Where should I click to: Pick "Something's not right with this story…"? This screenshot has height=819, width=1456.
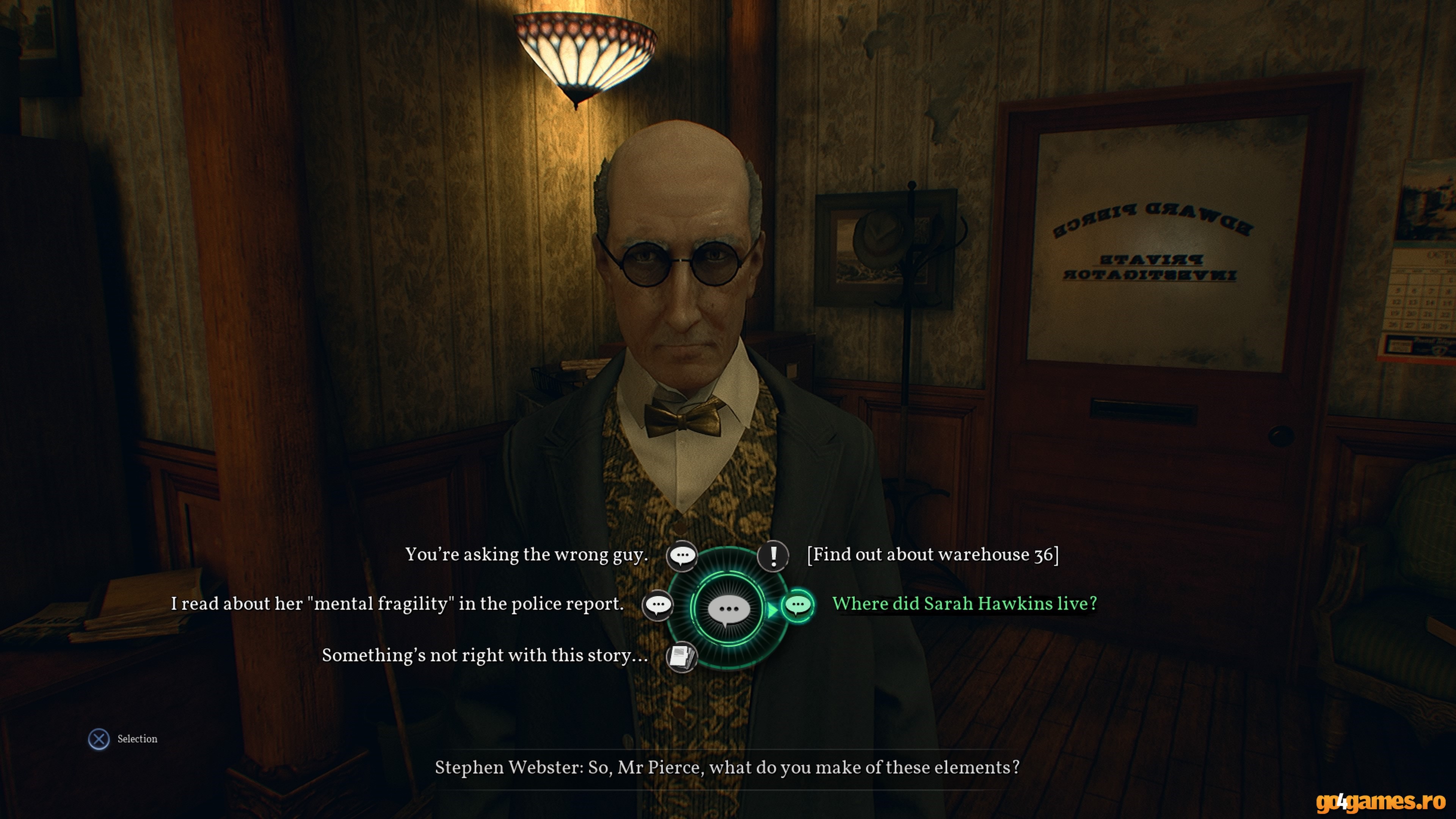pos(485,656)
